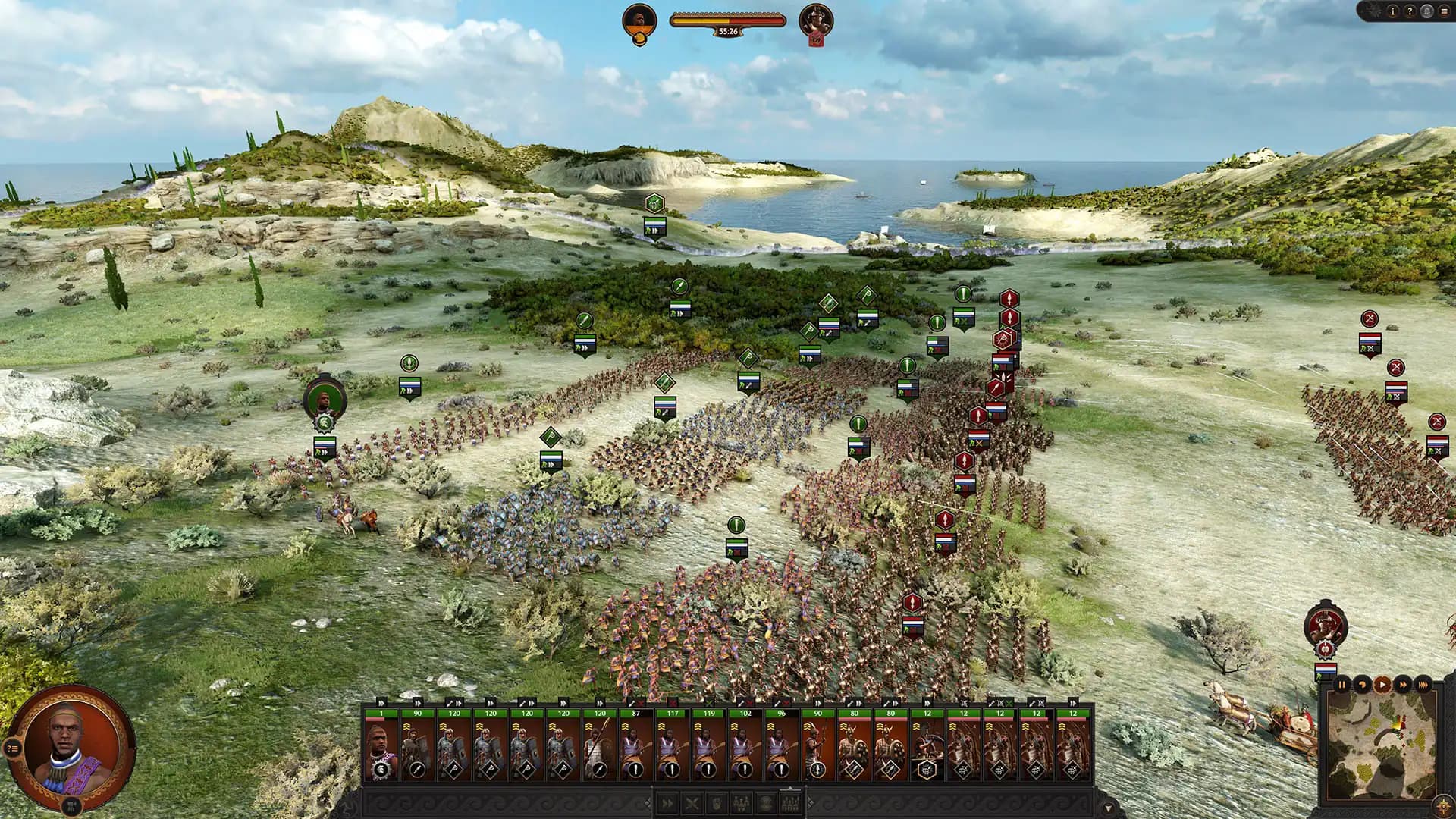Speed up the battle with the fast-forward icon
This screenshot has height=819, width=1456.
click(x=1403, y=685)
